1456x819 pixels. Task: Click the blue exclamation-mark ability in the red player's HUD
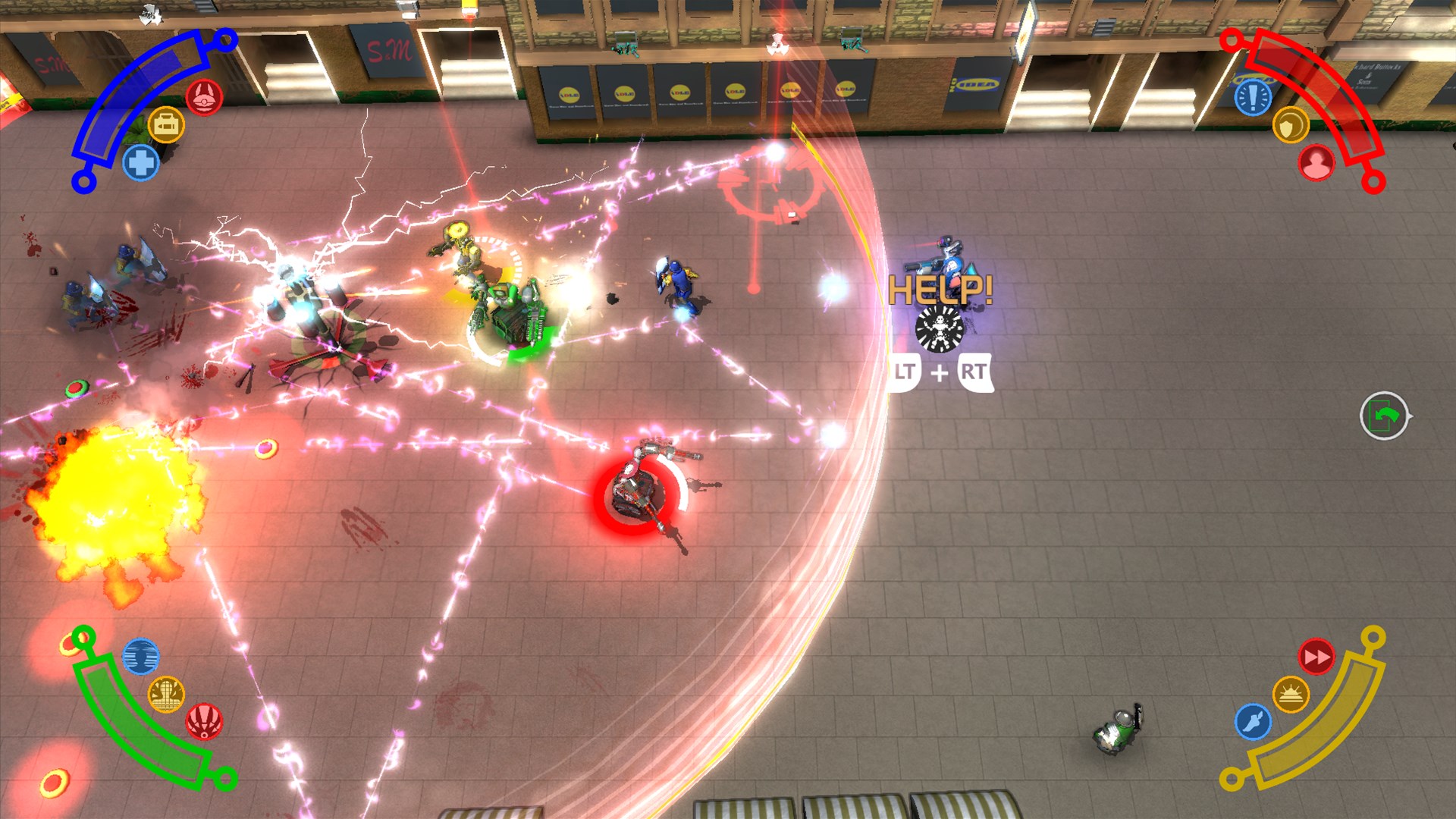tap(1253, 97)
